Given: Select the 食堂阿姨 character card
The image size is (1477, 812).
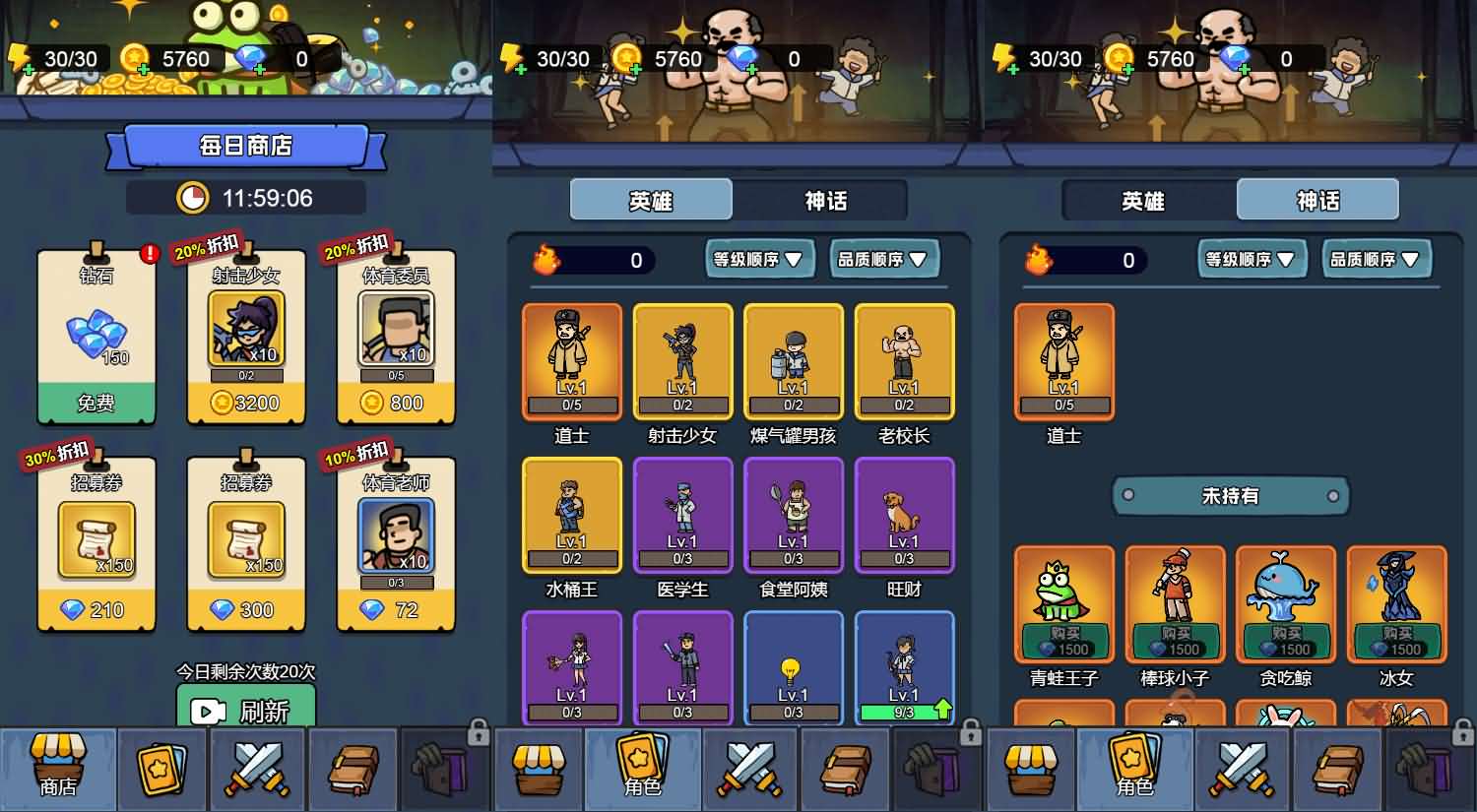Looking at the screenshot, I should 794,515.
